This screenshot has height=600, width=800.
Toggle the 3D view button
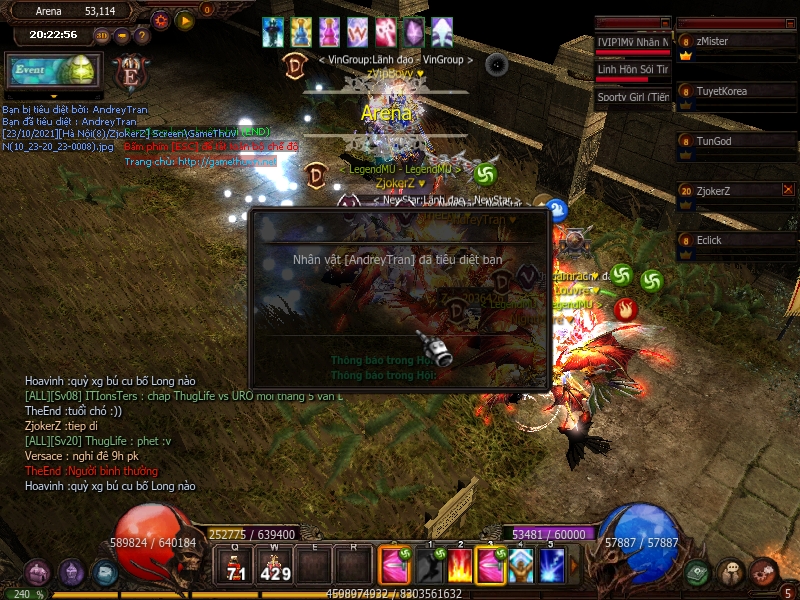tap(102, 36)
